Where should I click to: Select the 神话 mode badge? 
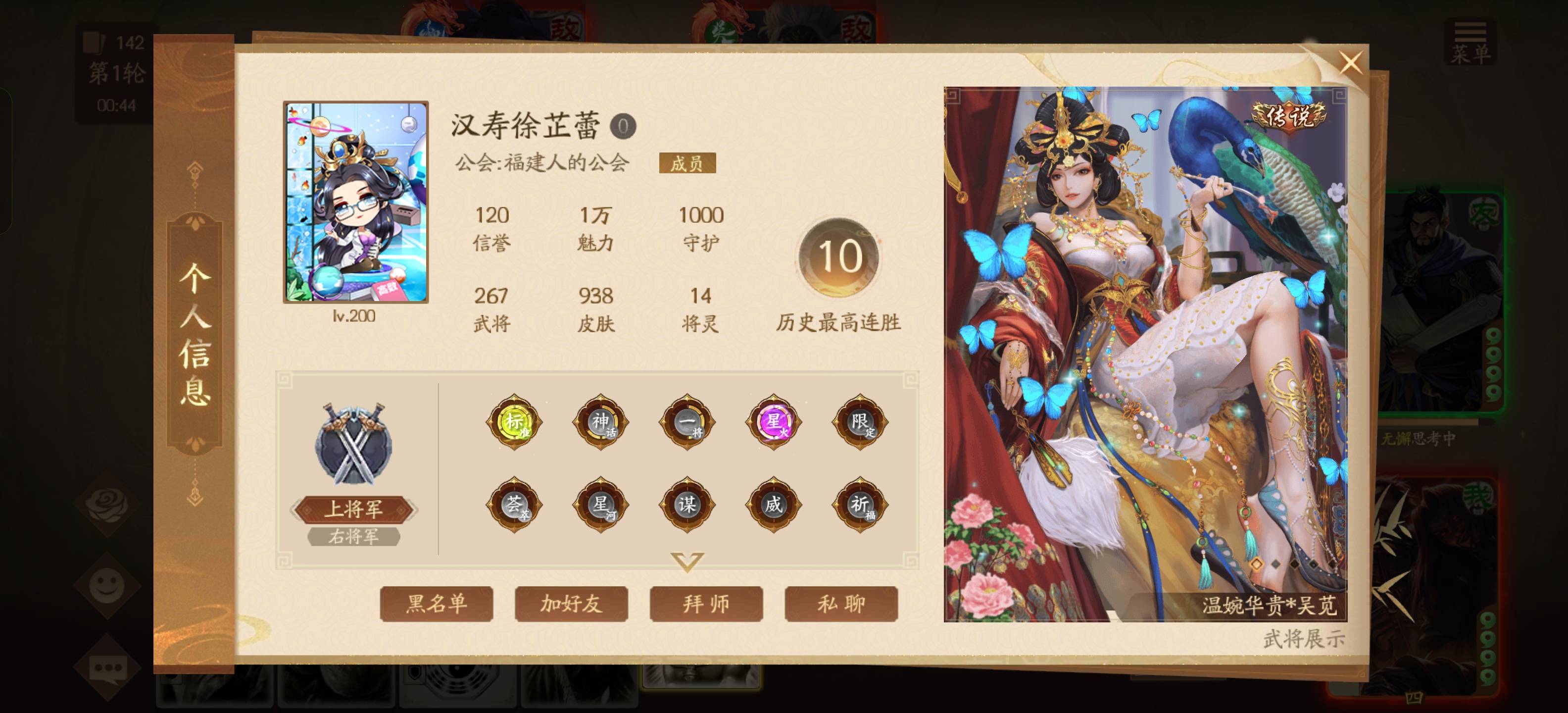coord(601,421)
